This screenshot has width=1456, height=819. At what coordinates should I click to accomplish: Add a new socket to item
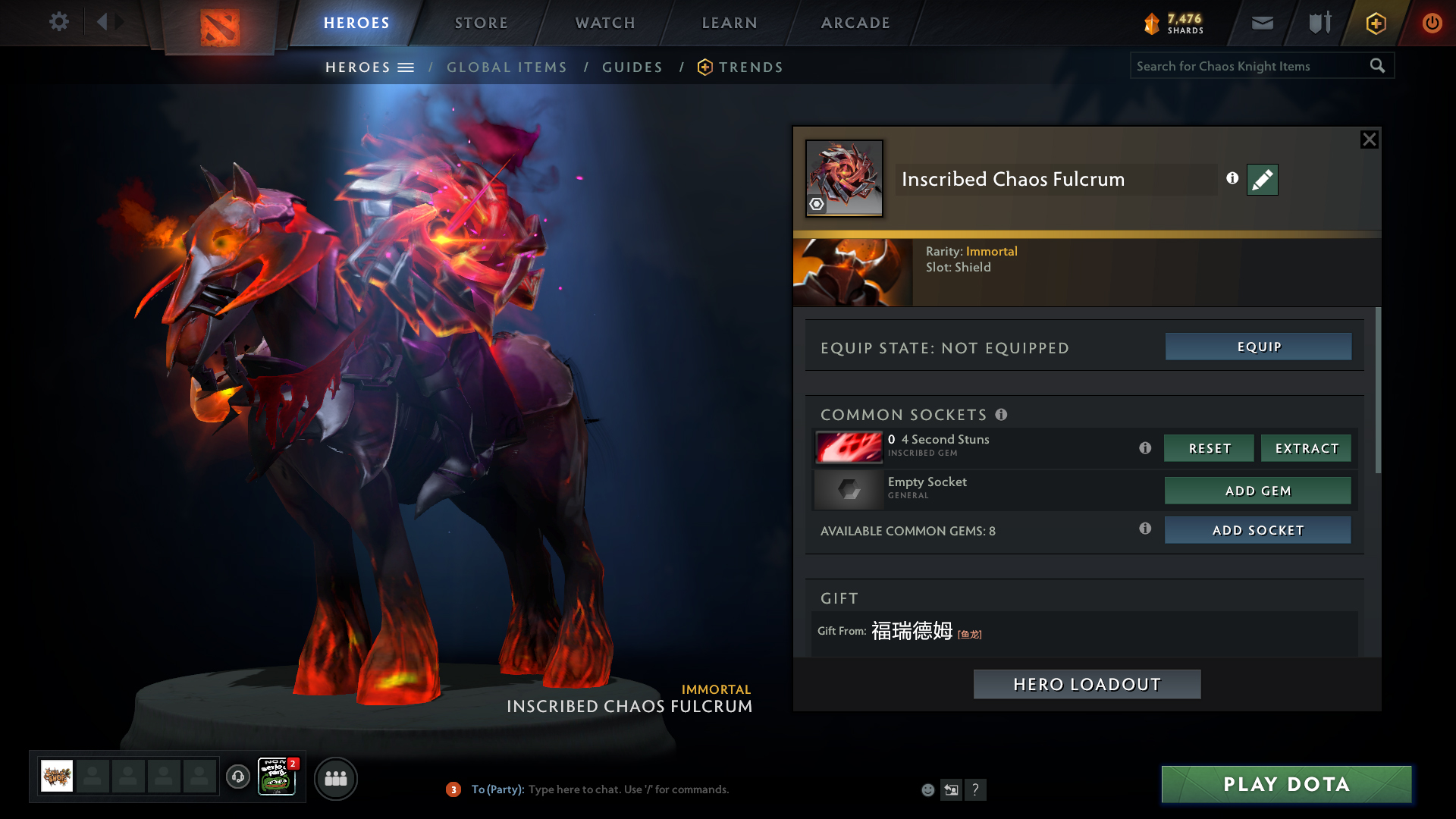tap(1257, 530)
